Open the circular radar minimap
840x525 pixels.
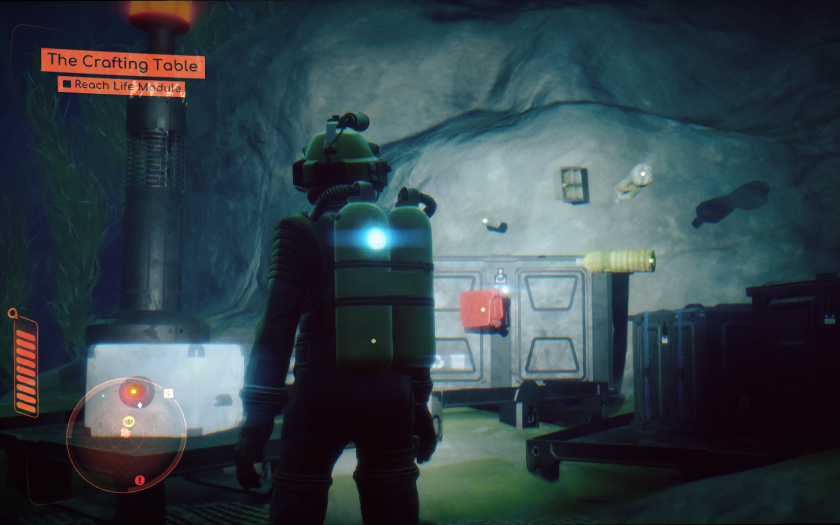(126, 435)
